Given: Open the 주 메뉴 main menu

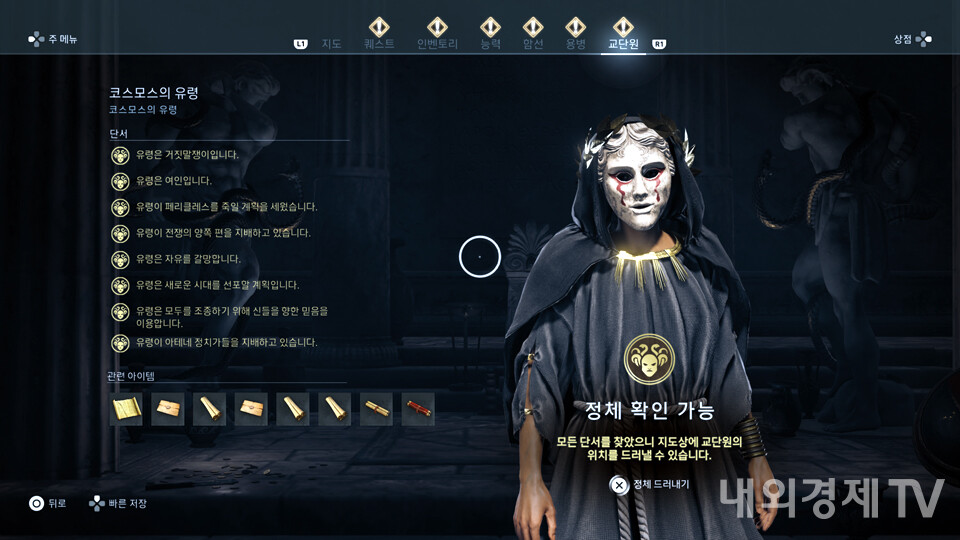Looking at the screenshot, I should pyautogui.click(x=53, y=39).
